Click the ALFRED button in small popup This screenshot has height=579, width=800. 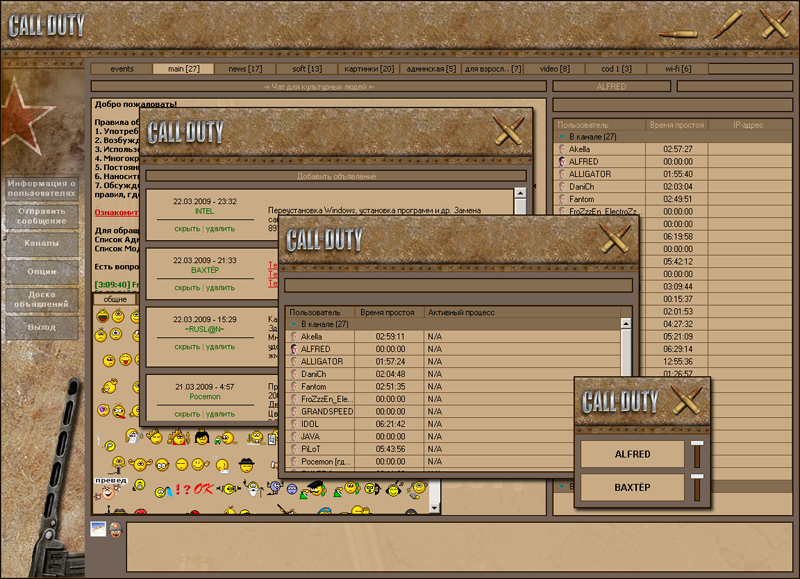pos(632,455)
